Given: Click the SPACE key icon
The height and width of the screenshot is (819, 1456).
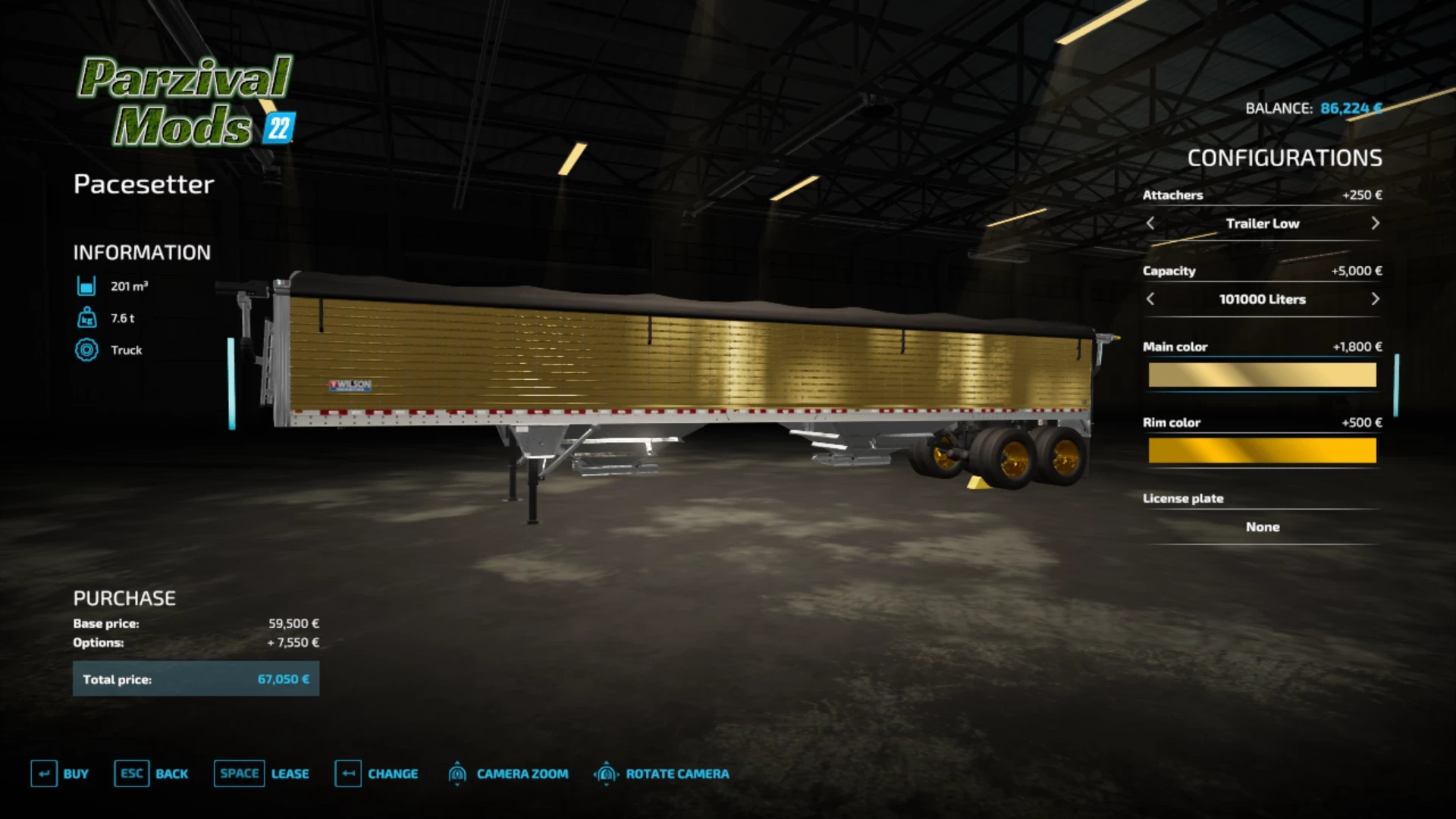Looking at the screenshot, I should pos(239,773).
